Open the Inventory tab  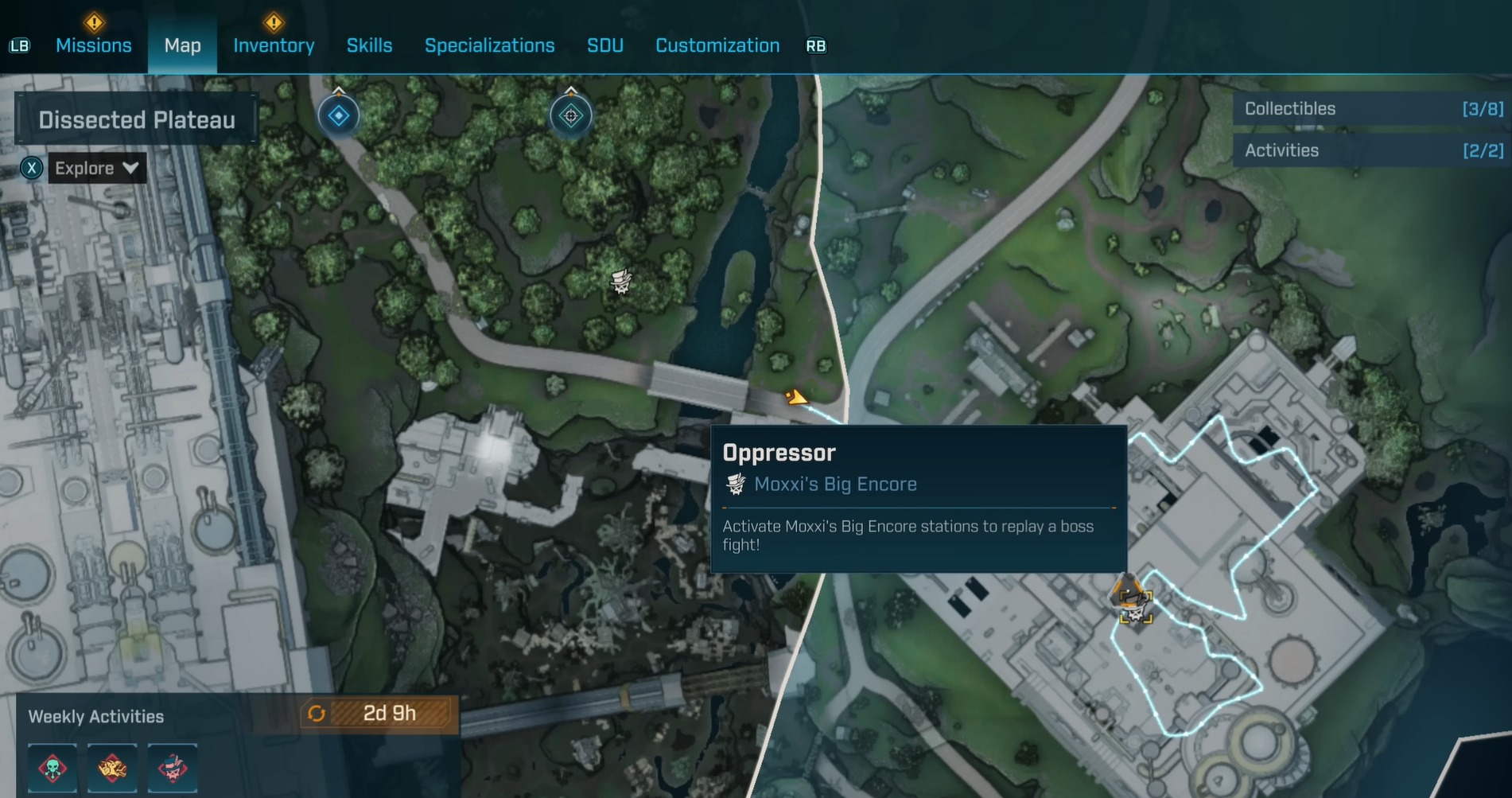(x=274, y=45)
